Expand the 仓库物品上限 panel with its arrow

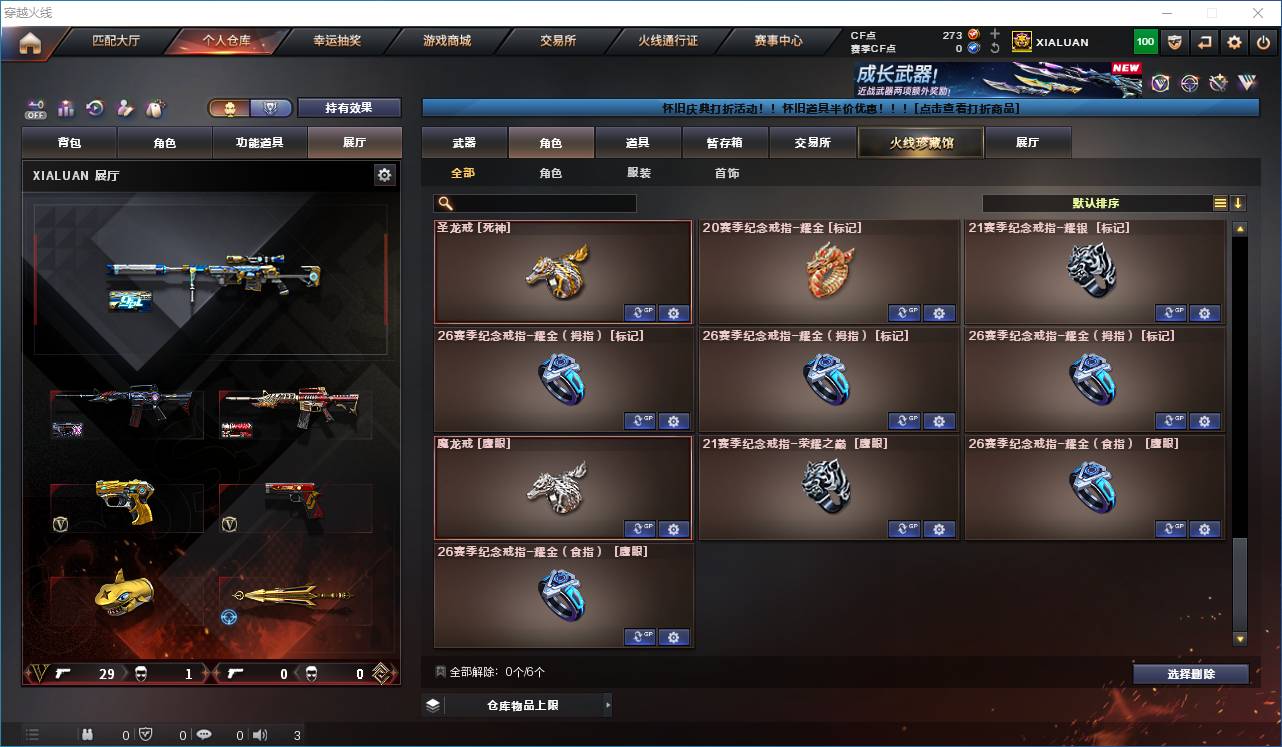[607, 704]
